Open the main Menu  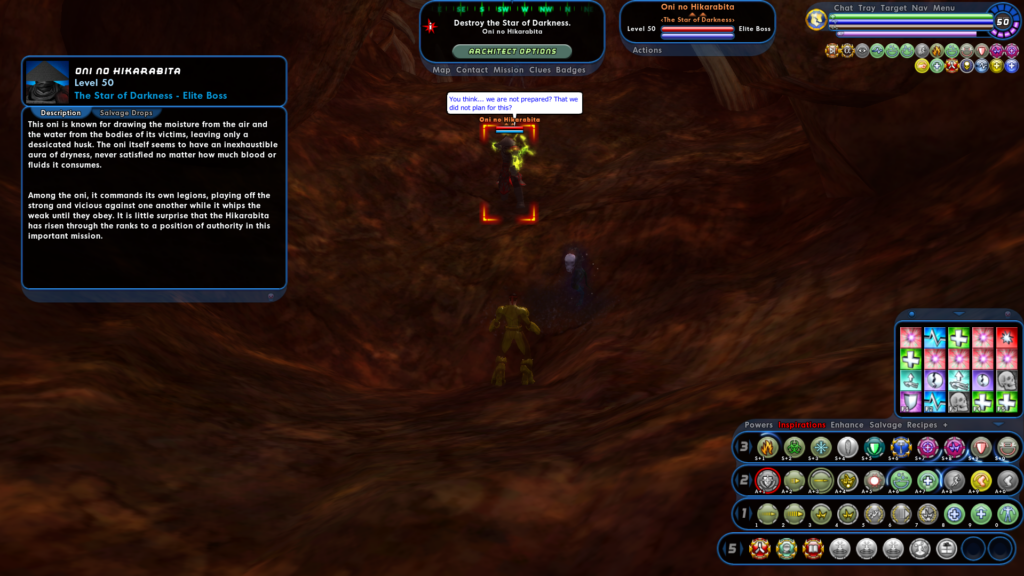[944, 8]
